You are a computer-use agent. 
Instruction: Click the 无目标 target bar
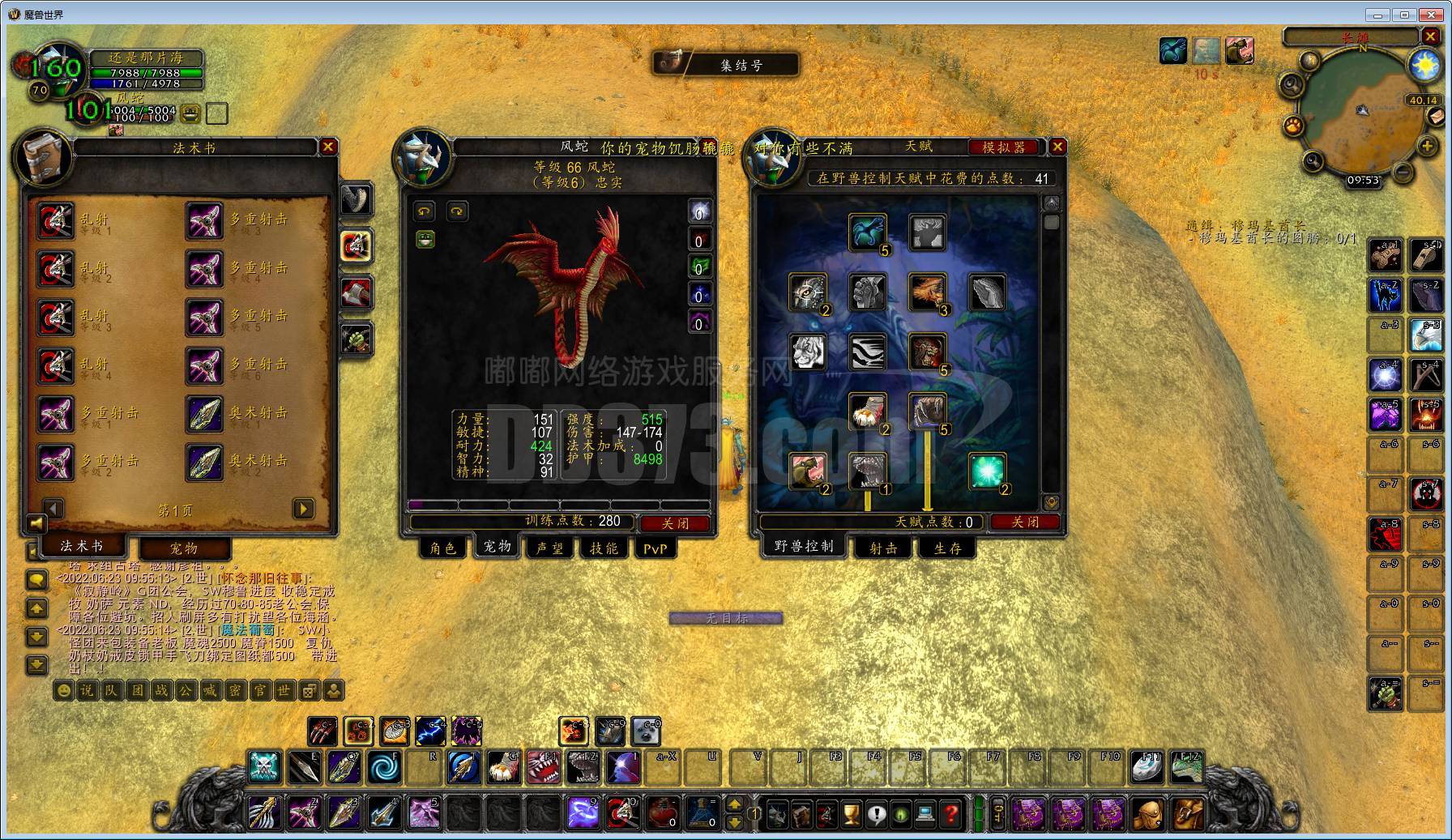click(x=726, y=618)
